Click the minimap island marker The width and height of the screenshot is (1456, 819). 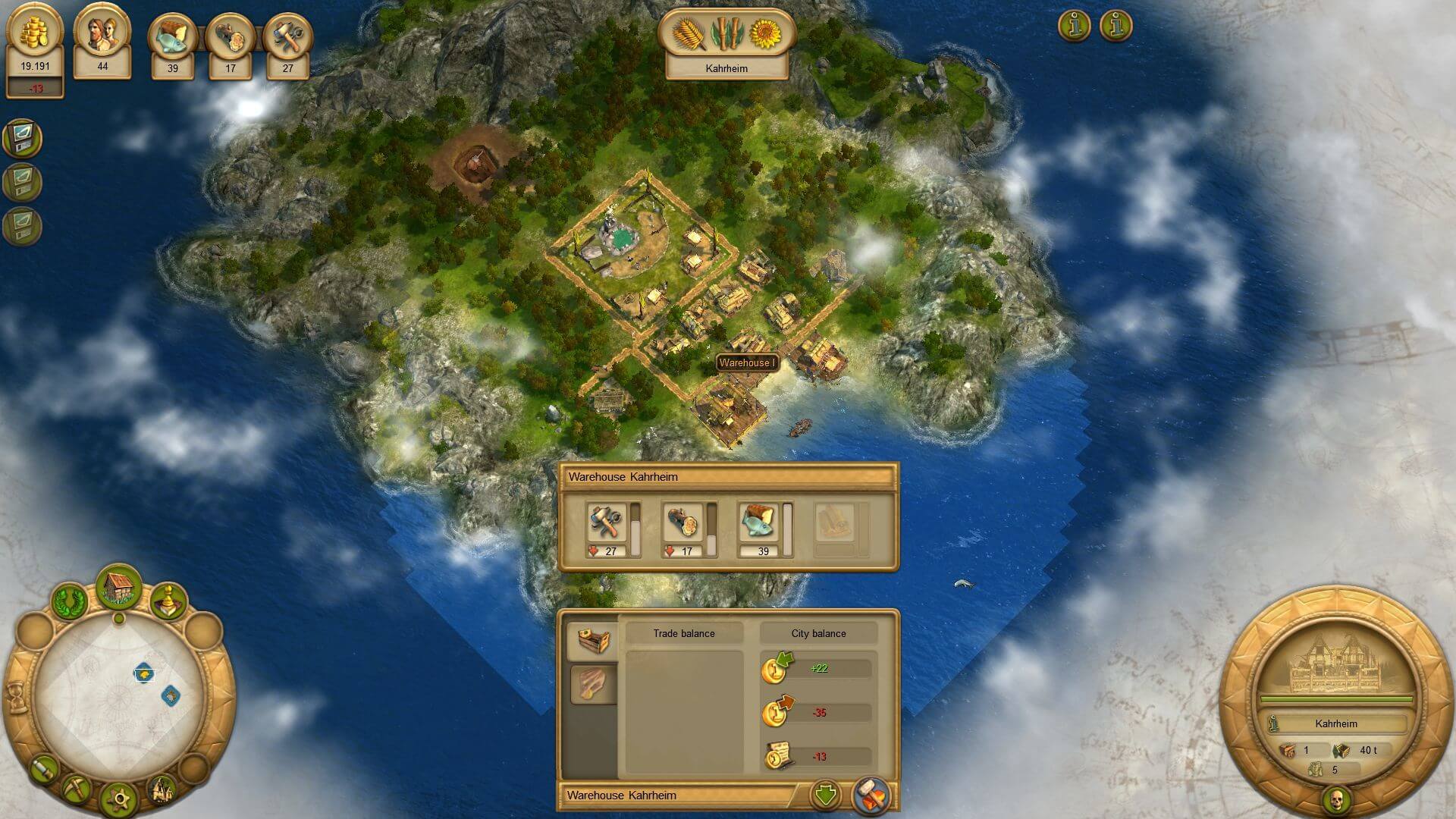click(144, 673)
